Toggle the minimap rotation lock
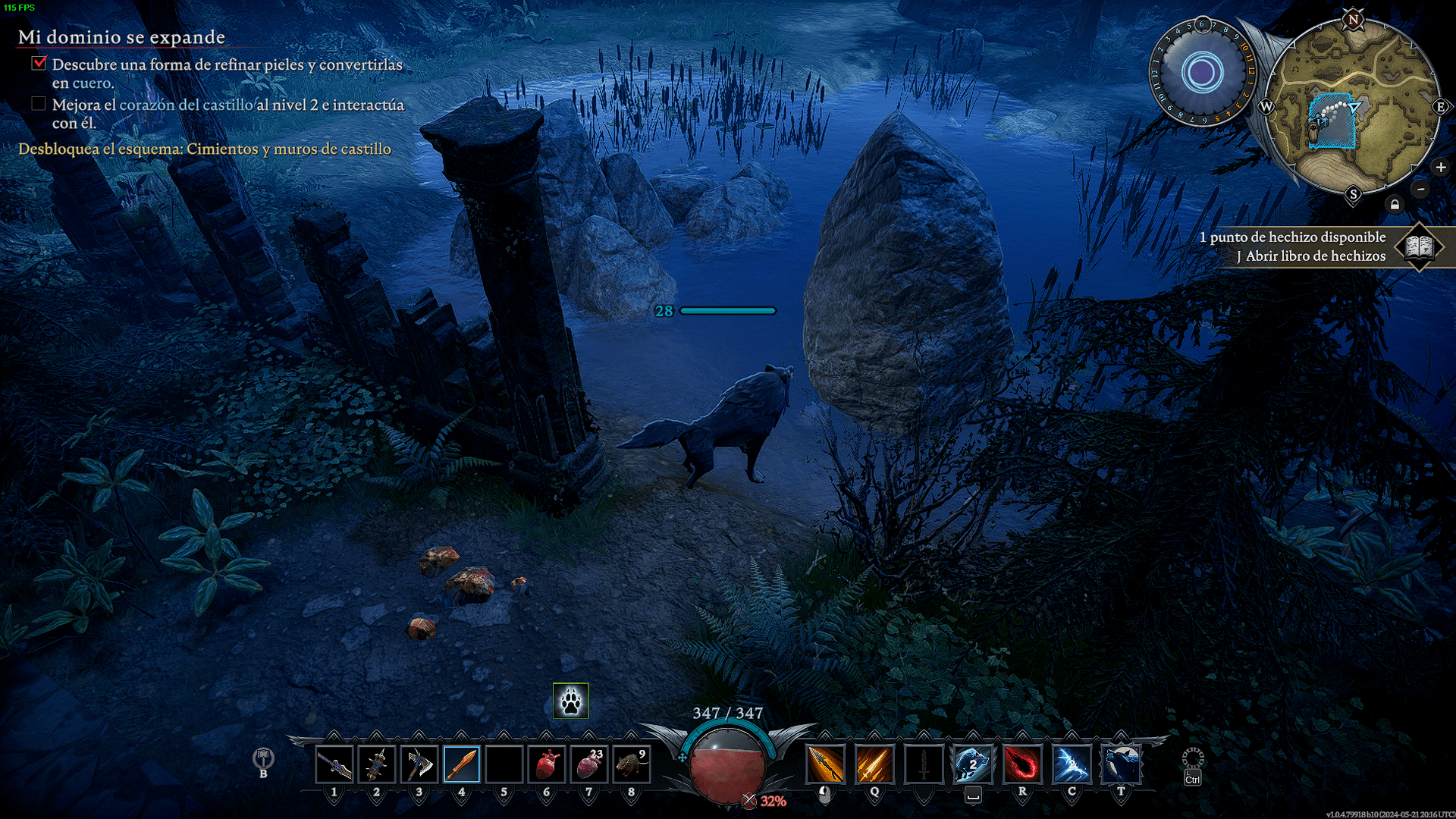The width and height of the screenshot is (1456, 819). (1395, 205)
